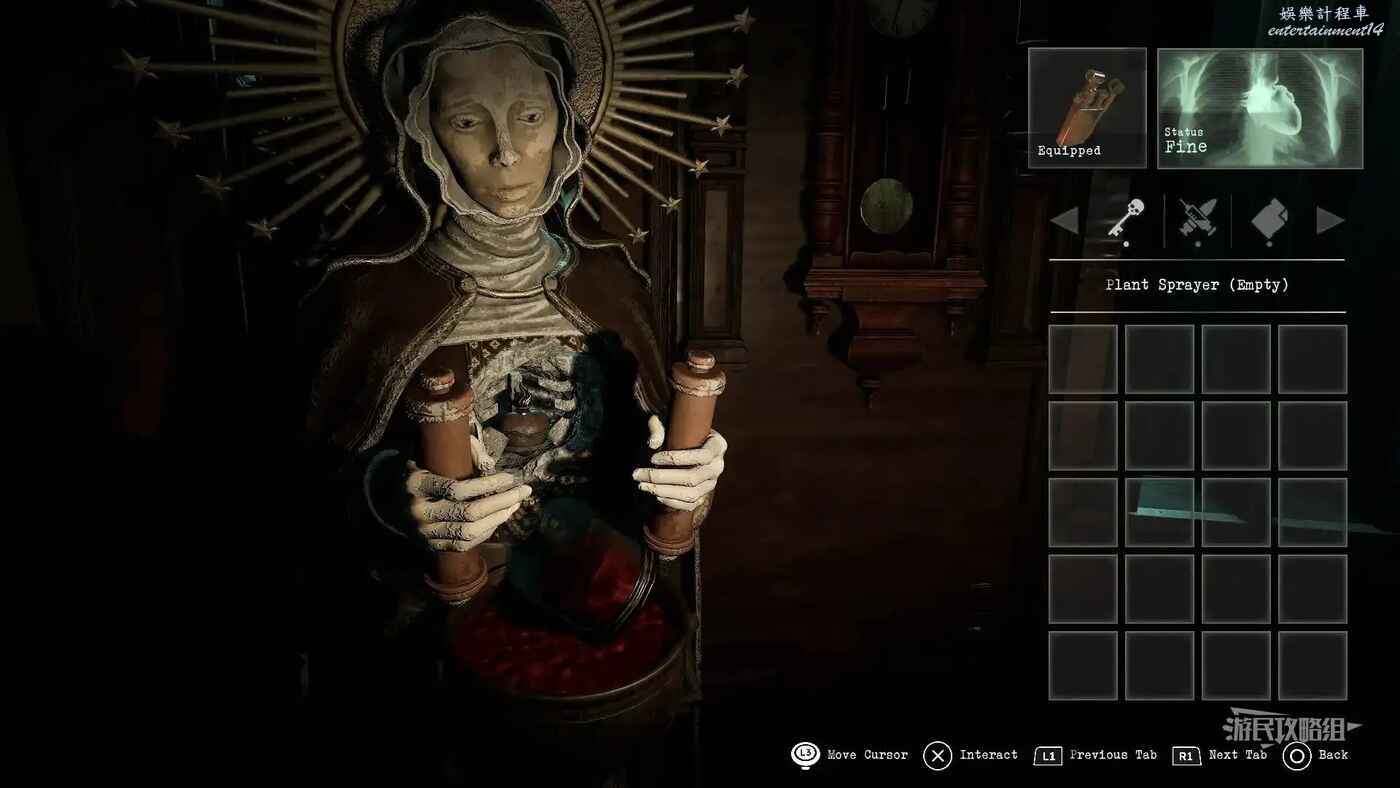Select the equipped Plant Sprayer slot
This screenshot has height=788, width=1400.
point(1087,108)
